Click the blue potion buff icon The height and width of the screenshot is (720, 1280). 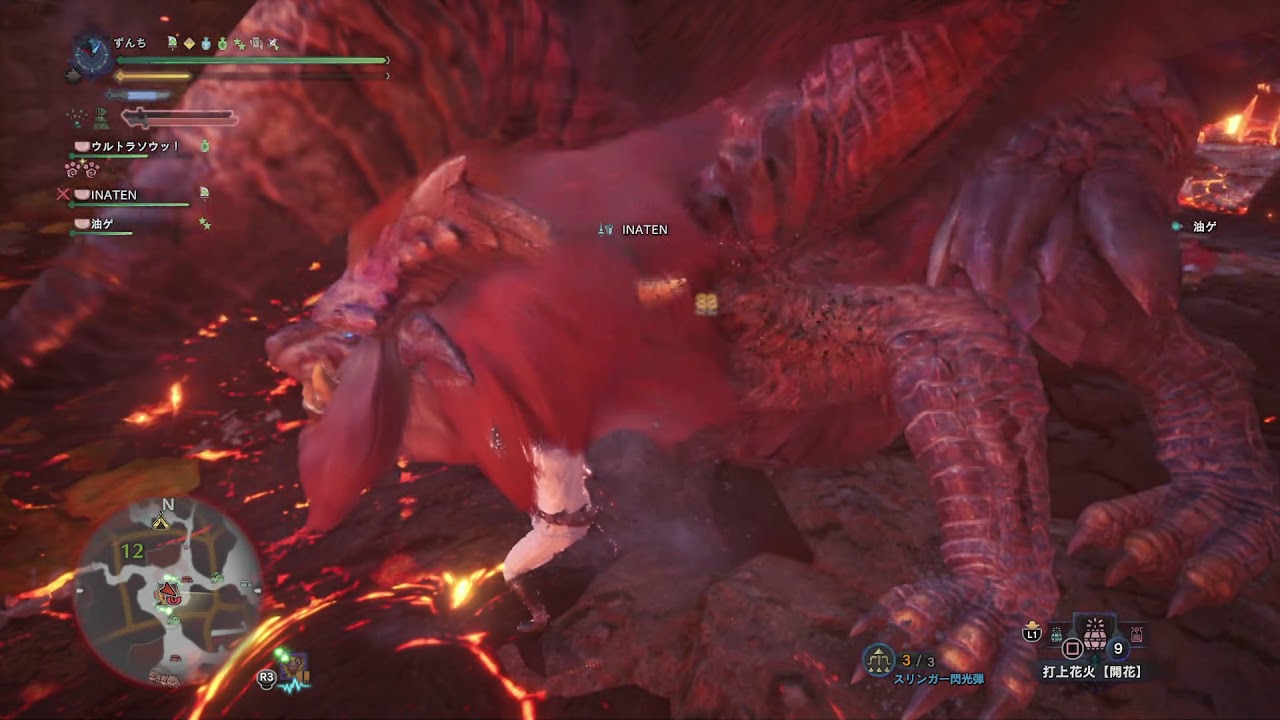pos(205,43)
